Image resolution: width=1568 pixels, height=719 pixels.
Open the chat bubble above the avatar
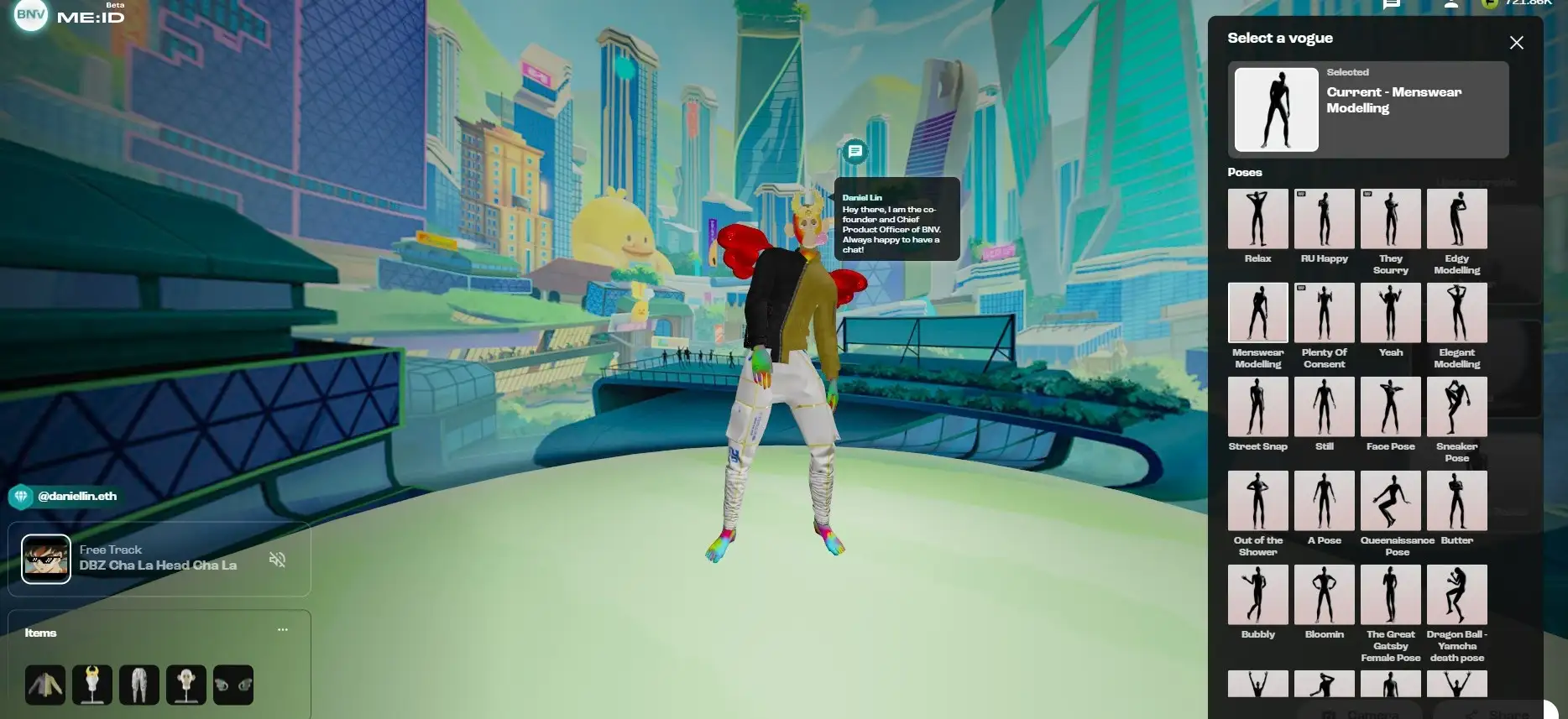click(x=855, y=152)
